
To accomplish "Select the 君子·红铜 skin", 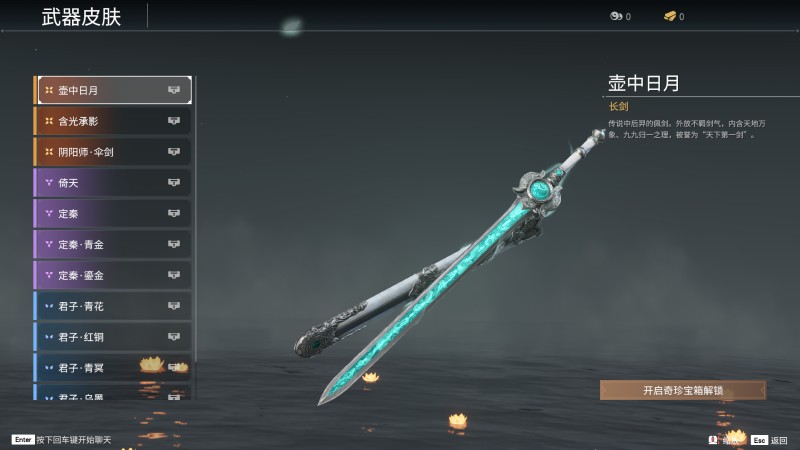I will pos(113,337).
